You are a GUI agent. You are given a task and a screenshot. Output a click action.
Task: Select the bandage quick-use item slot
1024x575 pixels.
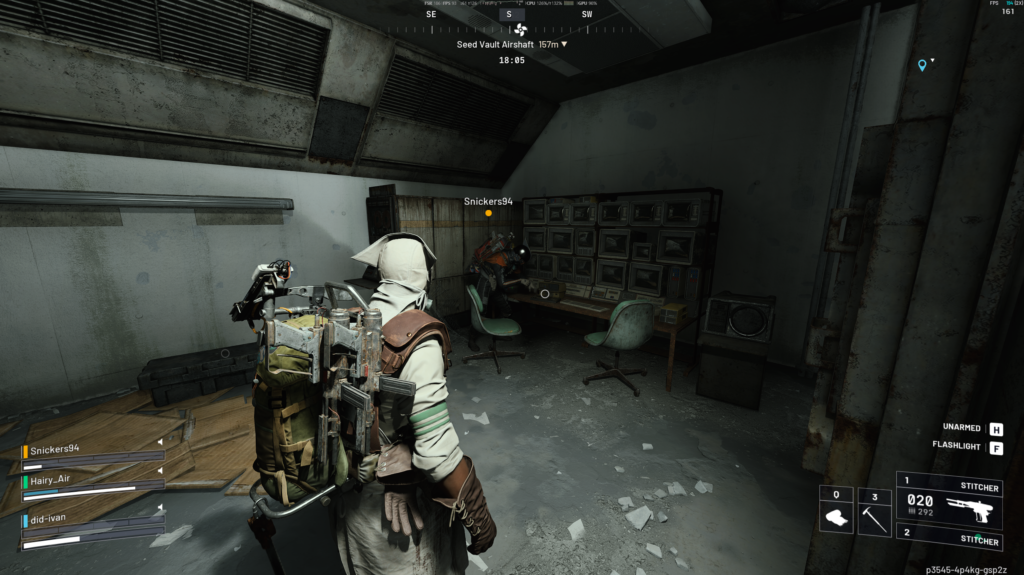click(x=836, y=512)
